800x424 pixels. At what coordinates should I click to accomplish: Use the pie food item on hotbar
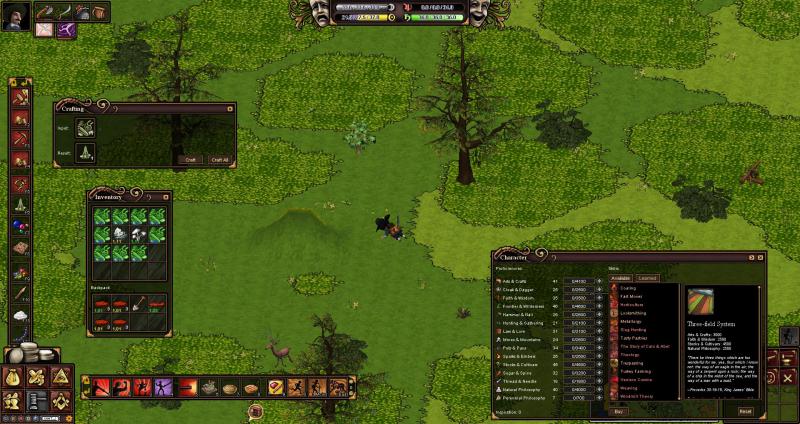tap(230, 387)
